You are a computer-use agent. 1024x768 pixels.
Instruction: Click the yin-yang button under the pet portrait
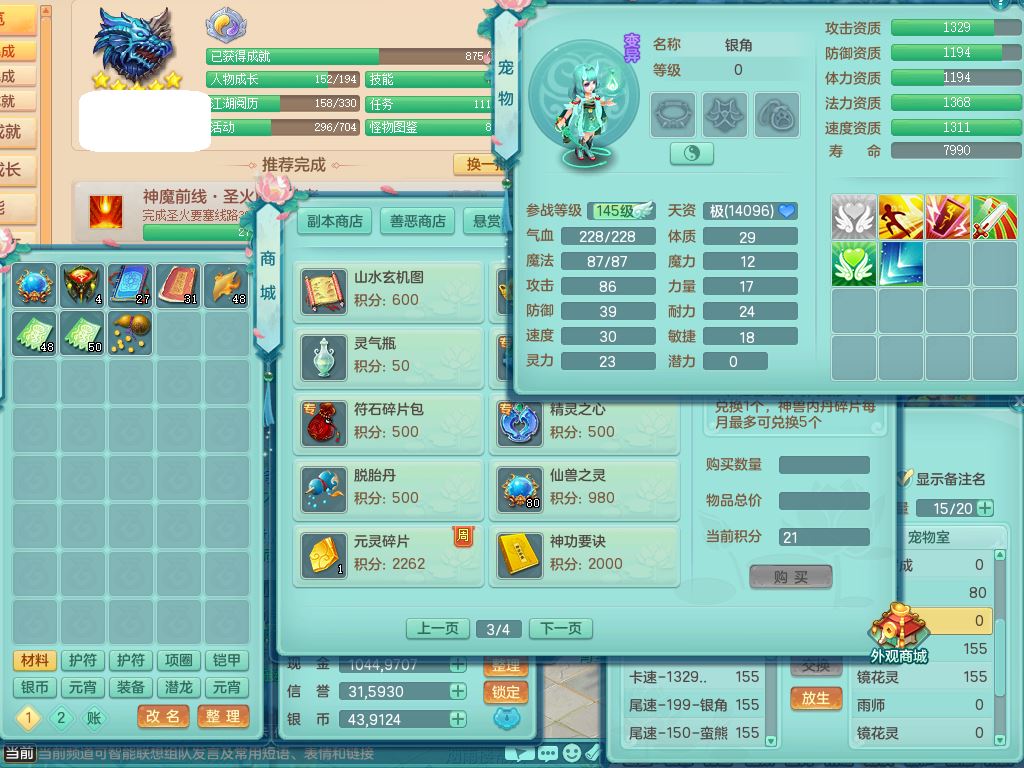[691, 153]
